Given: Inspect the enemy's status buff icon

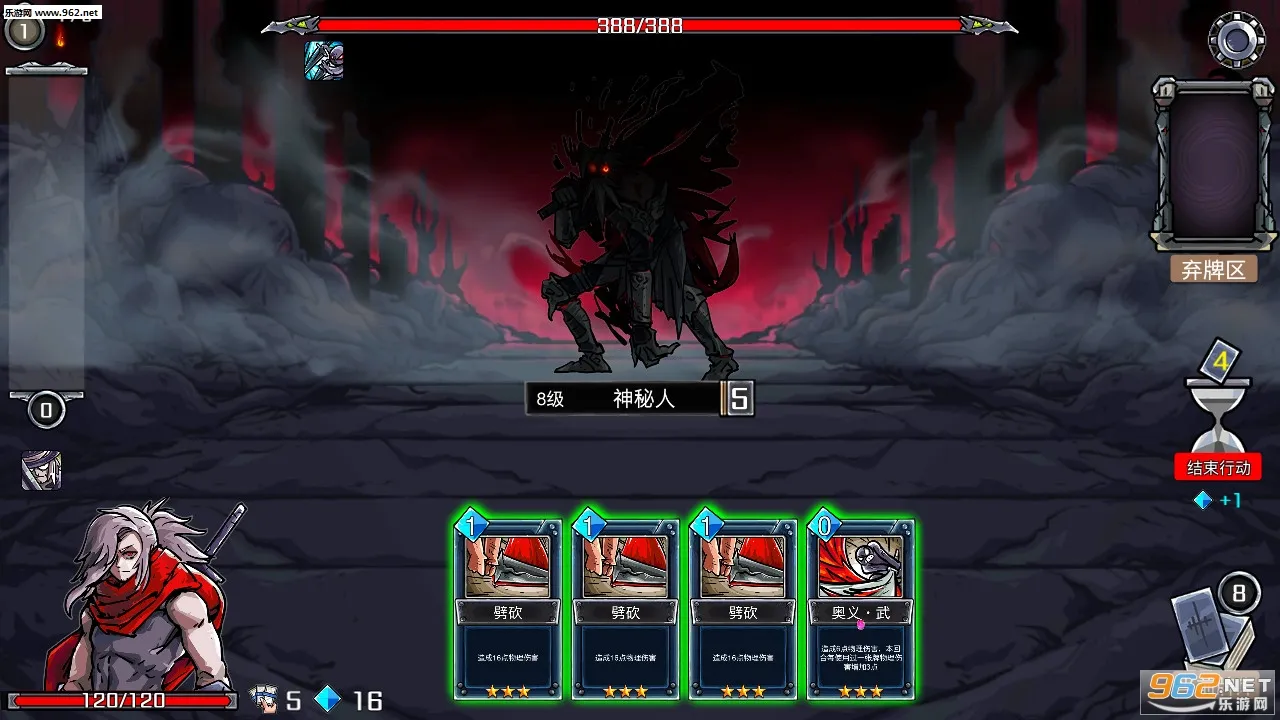Looking at the screenshot, I should [324, 61].
